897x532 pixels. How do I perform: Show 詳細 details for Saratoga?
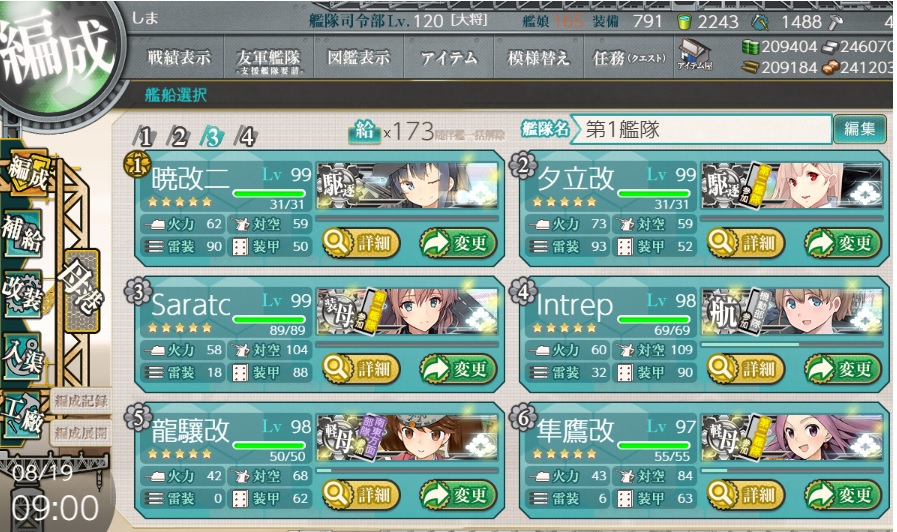[360, 369]
